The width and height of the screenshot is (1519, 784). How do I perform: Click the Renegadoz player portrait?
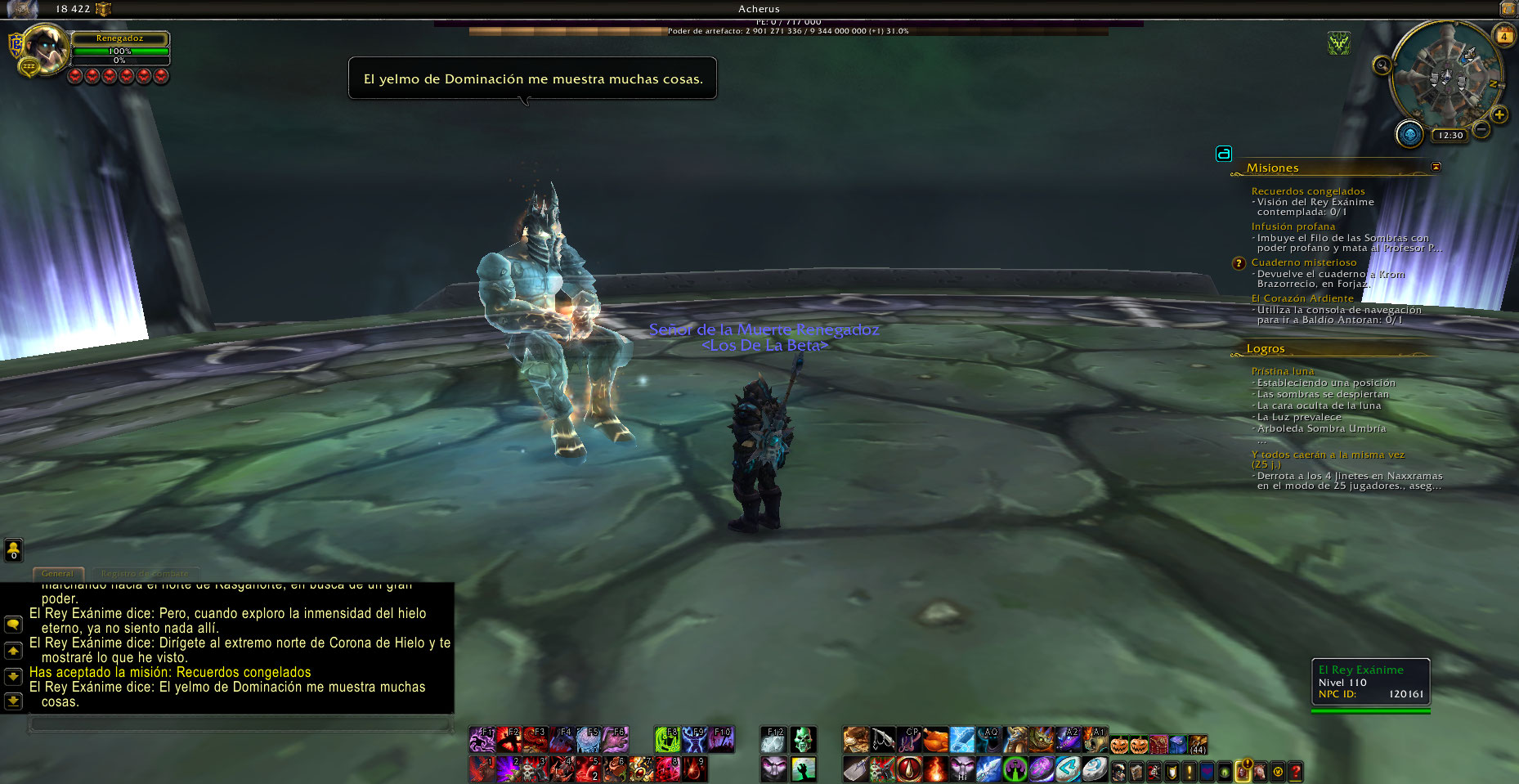coord(45,49)
